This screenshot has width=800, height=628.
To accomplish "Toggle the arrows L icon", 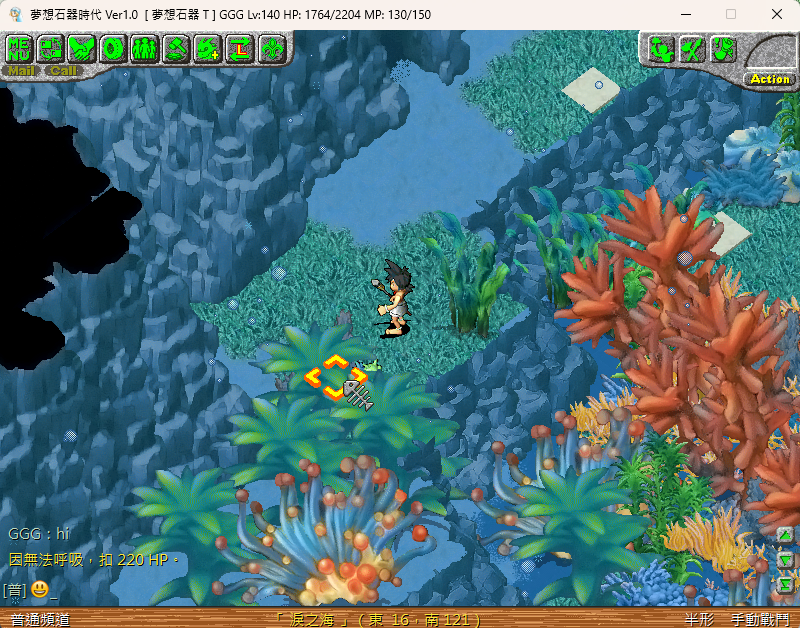I will coord(240,47).
